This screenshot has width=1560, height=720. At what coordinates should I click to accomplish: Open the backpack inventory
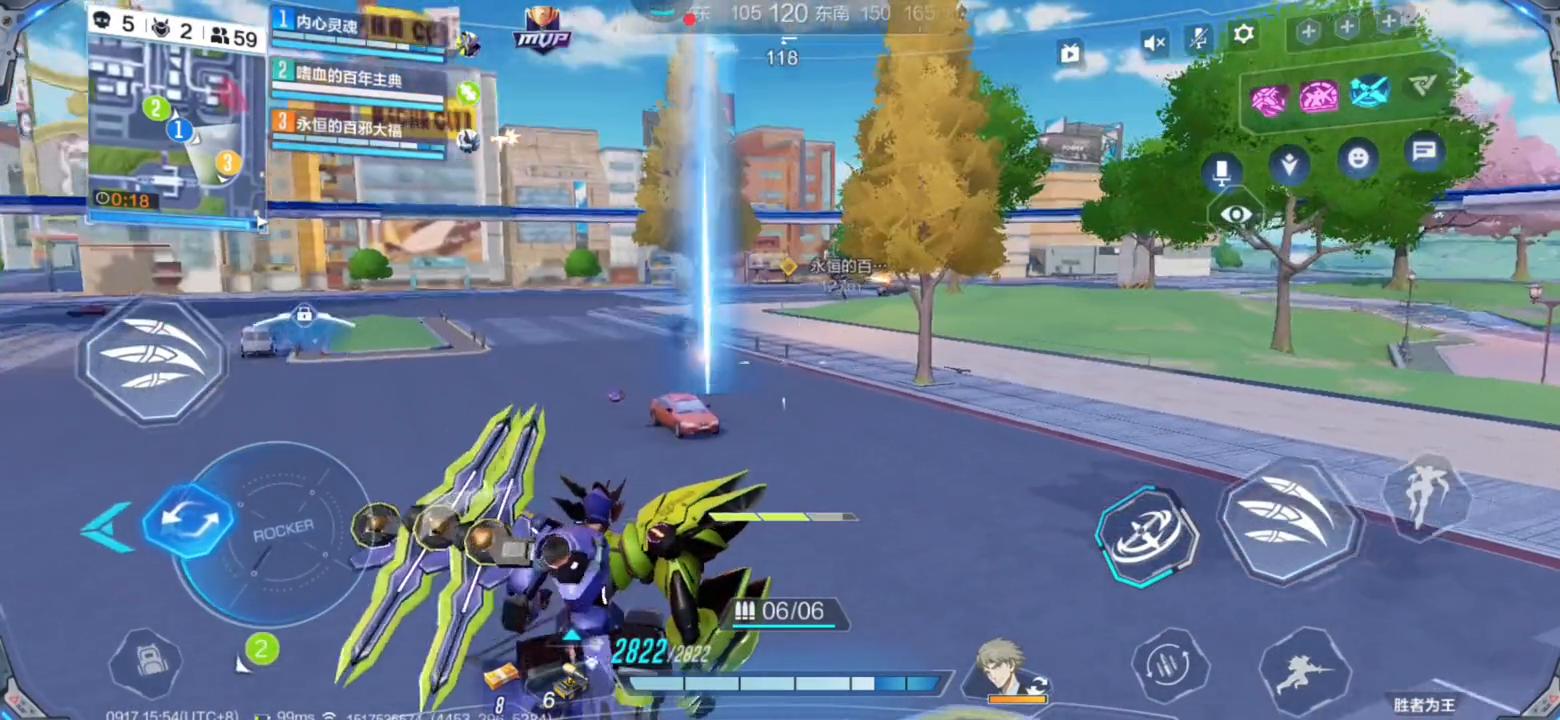tap(145, 663)
